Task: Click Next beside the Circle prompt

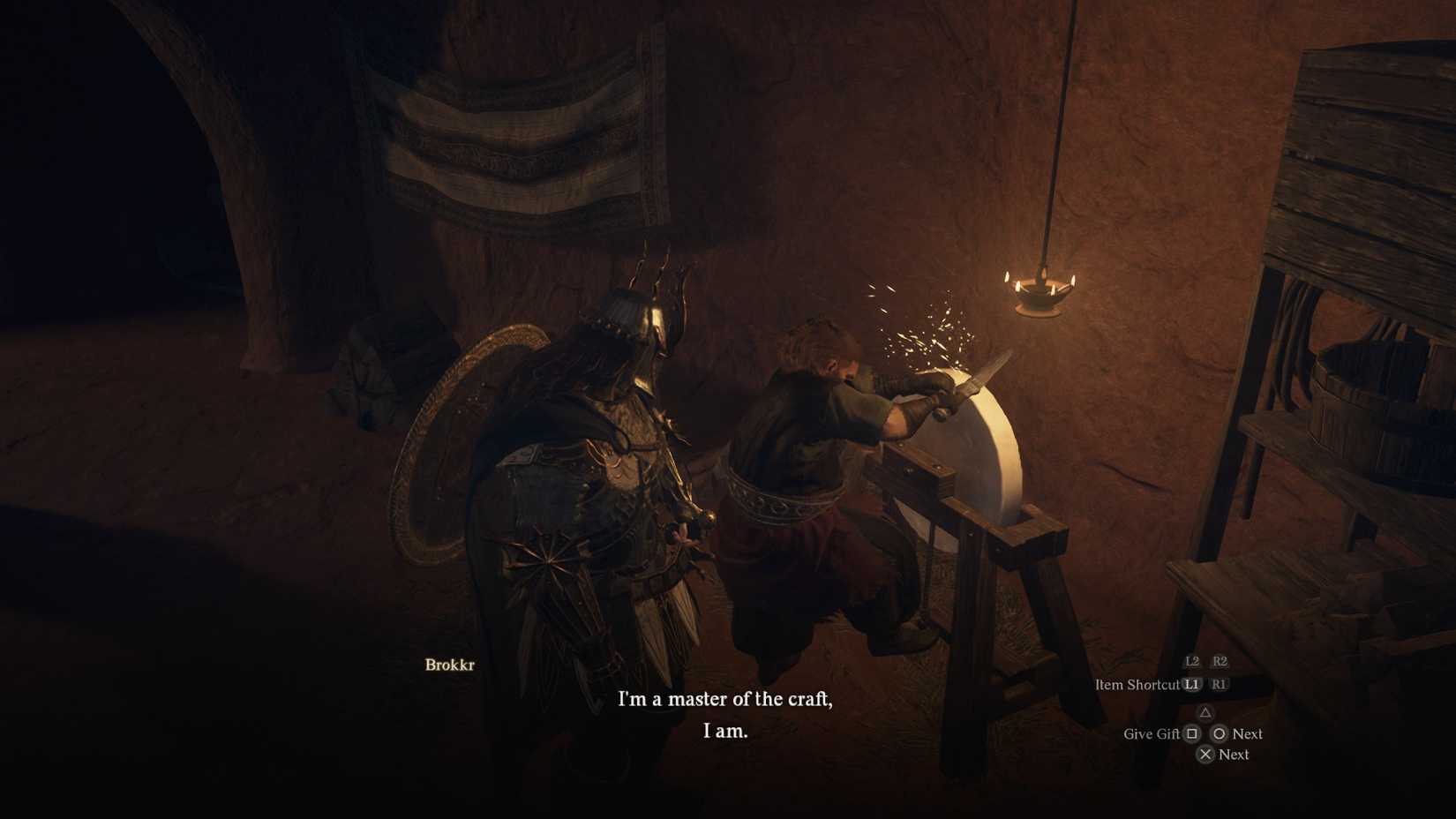Action: click(x=1246, y=733)
